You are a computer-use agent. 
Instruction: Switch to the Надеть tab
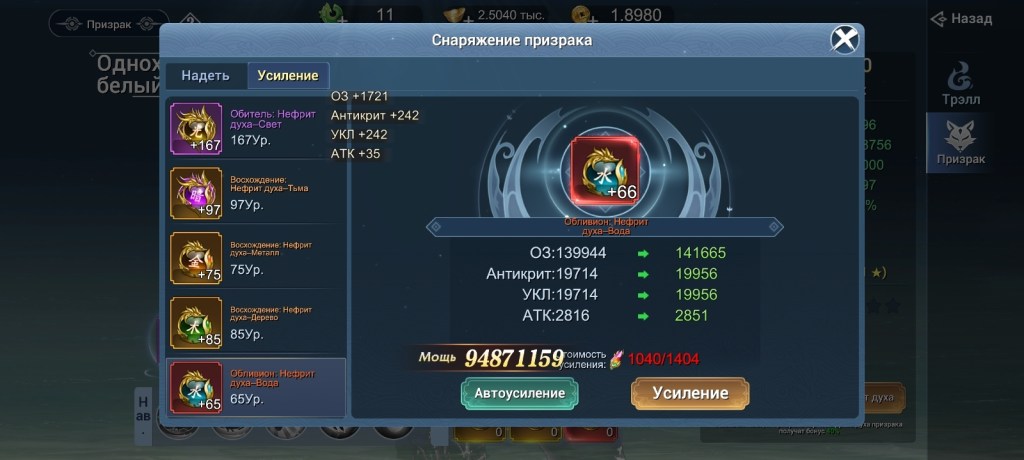205,76
